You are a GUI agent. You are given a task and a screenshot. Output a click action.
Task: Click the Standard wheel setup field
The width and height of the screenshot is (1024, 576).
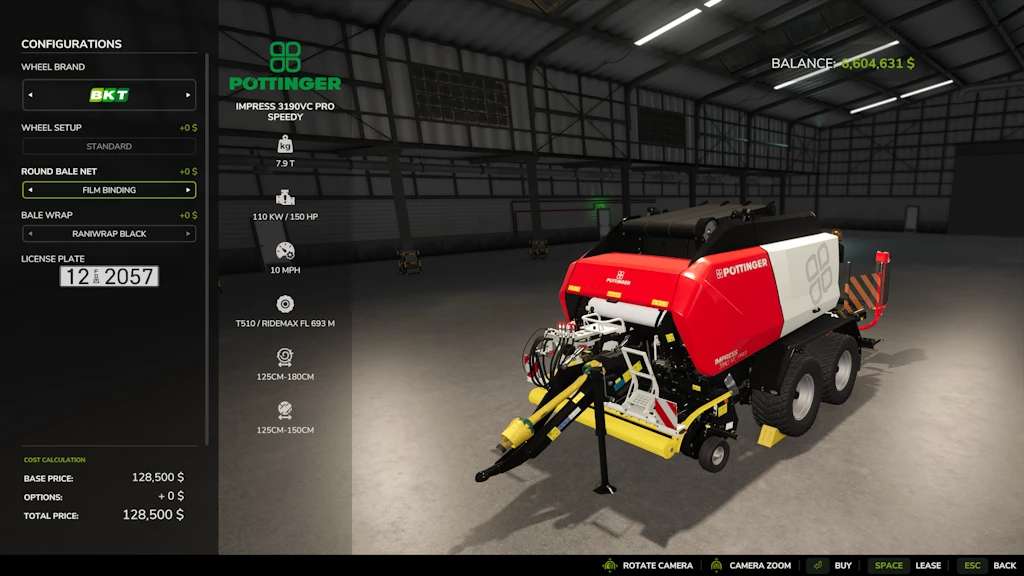[x=109, y=147]
